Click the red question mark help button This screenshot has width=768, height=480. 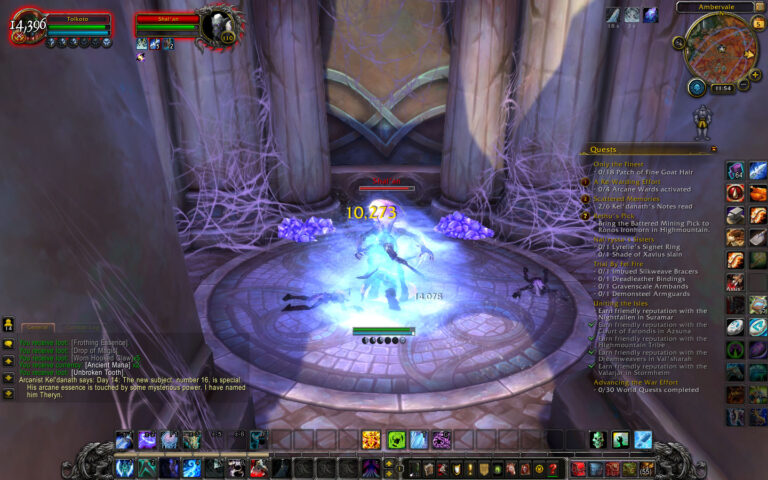click(553, 468)
